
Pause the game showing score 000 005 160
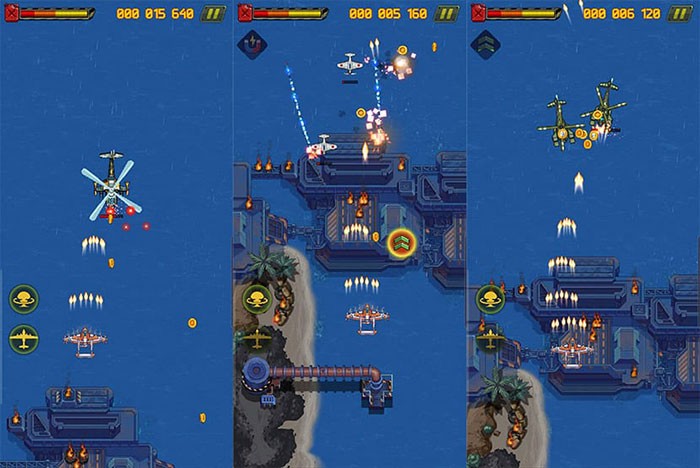tap(446, 14)
